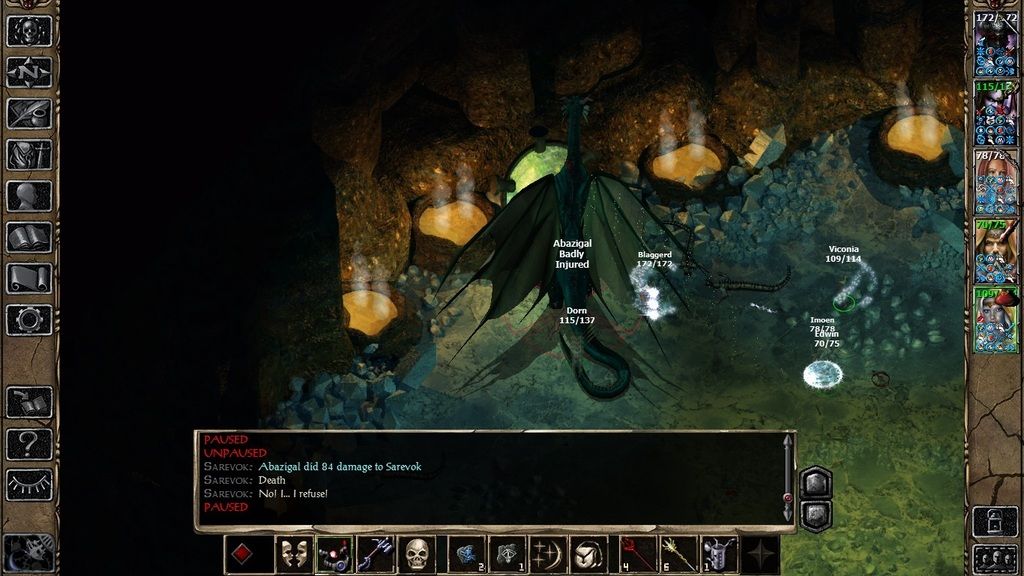Viewport: 1024px width, 576px height.
Task: Use the golden staff quick item
Action: pyautogui.click(x=677, y=554)
